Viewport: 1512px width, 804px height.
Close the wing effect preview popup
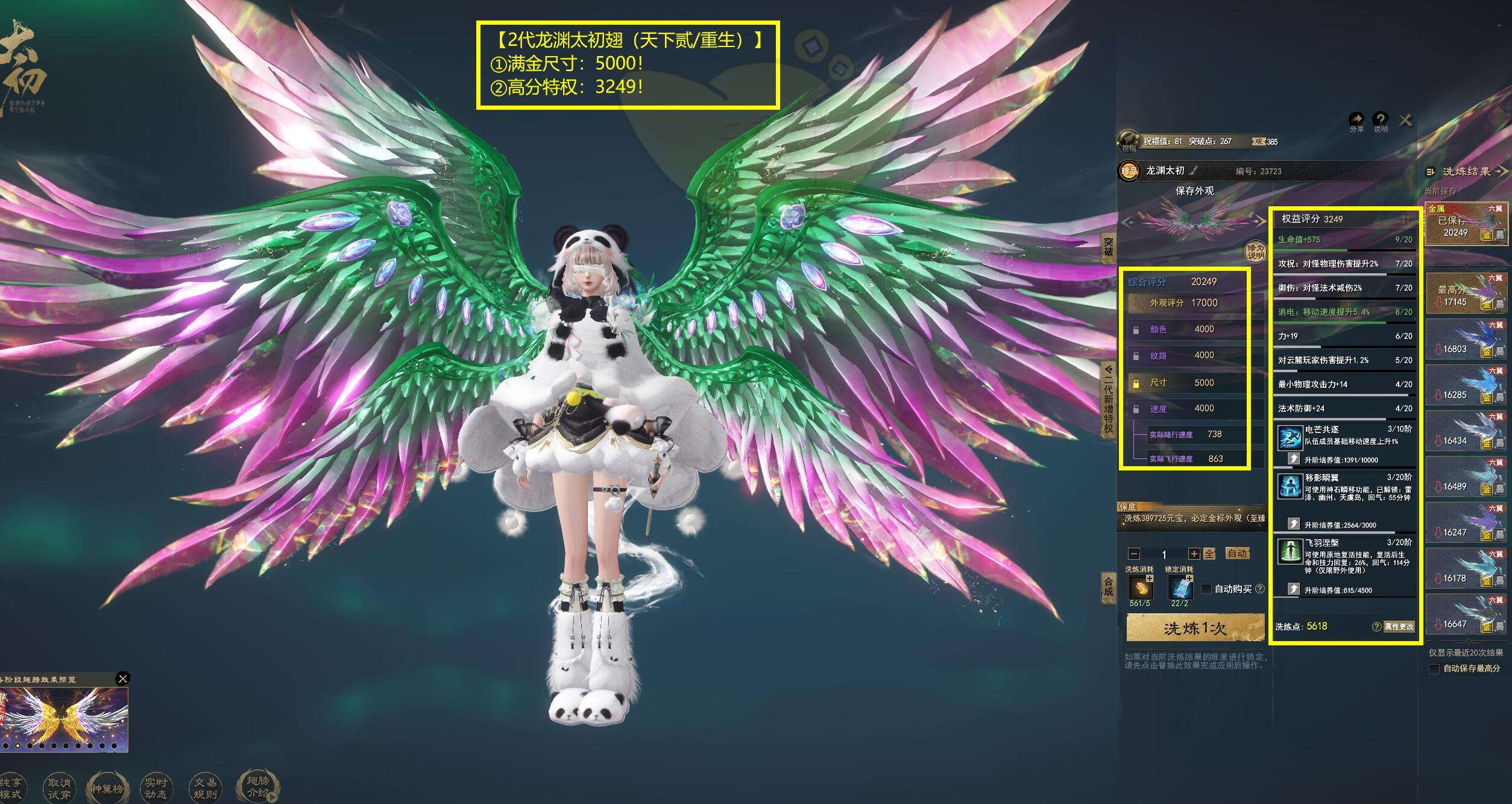(122, 679)
